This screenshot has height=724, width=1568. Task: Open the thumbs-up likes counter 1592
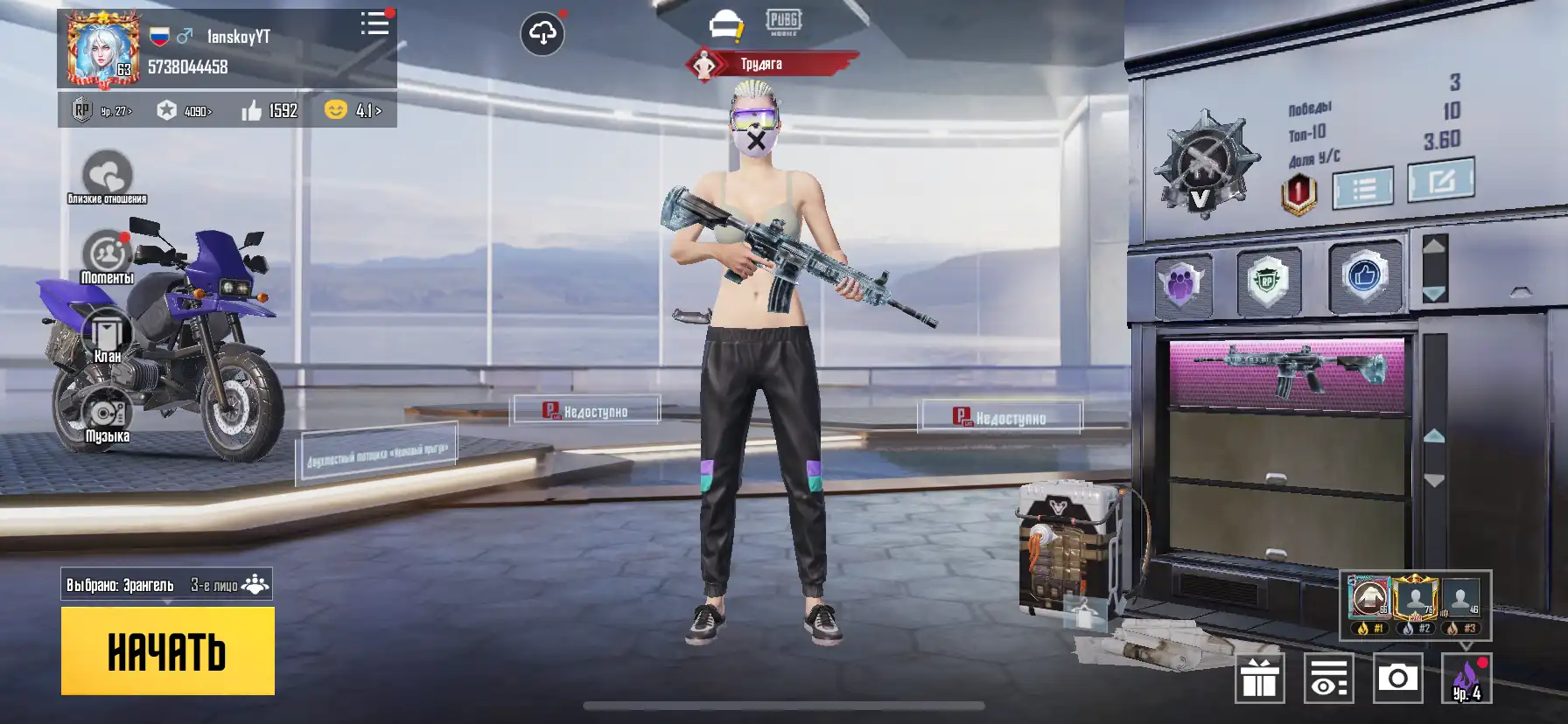[269, 111]
